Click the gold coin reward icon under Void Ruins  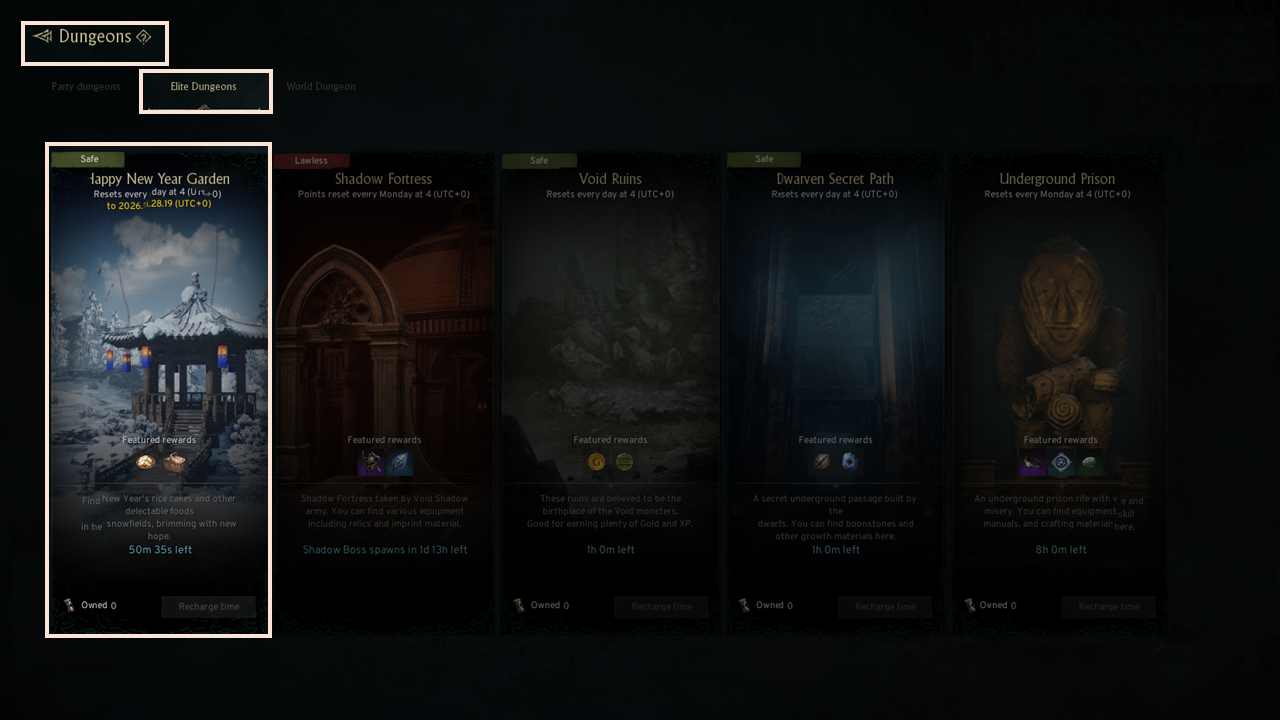coord(596,462)
